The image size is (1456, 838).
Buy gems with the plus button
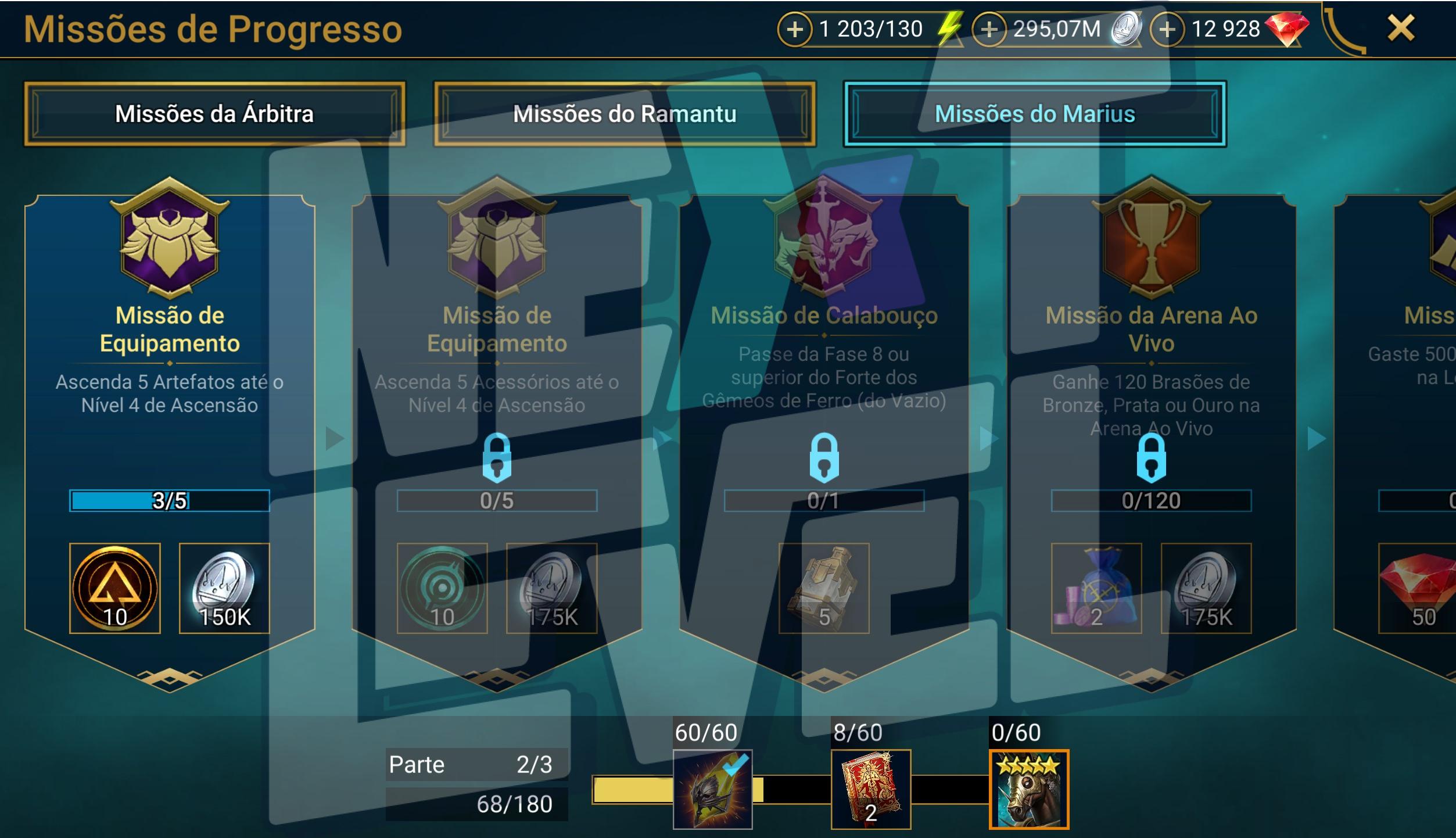[1167, 29]
